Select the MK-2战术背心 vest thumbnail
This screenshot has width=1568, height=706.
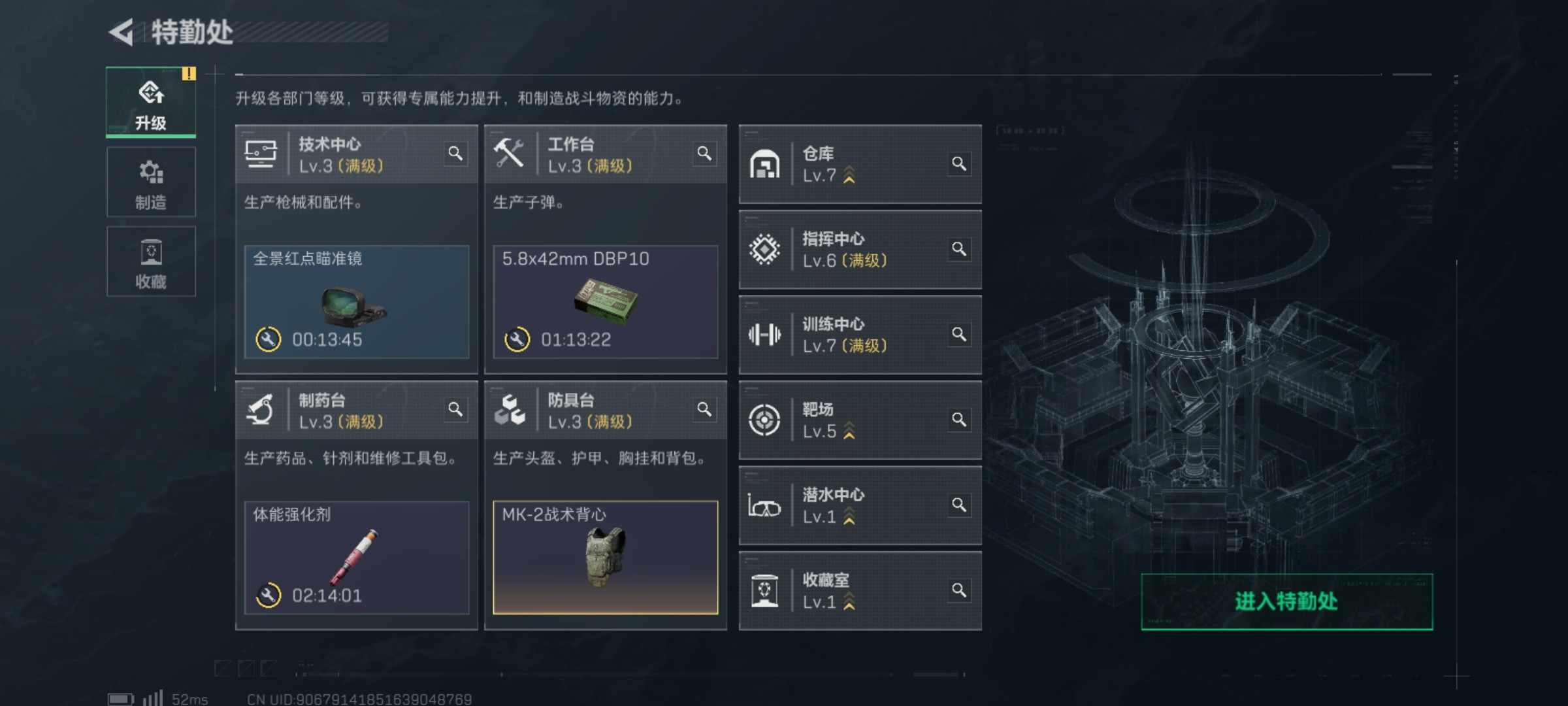pyautogui.click(x=605, y=559)
